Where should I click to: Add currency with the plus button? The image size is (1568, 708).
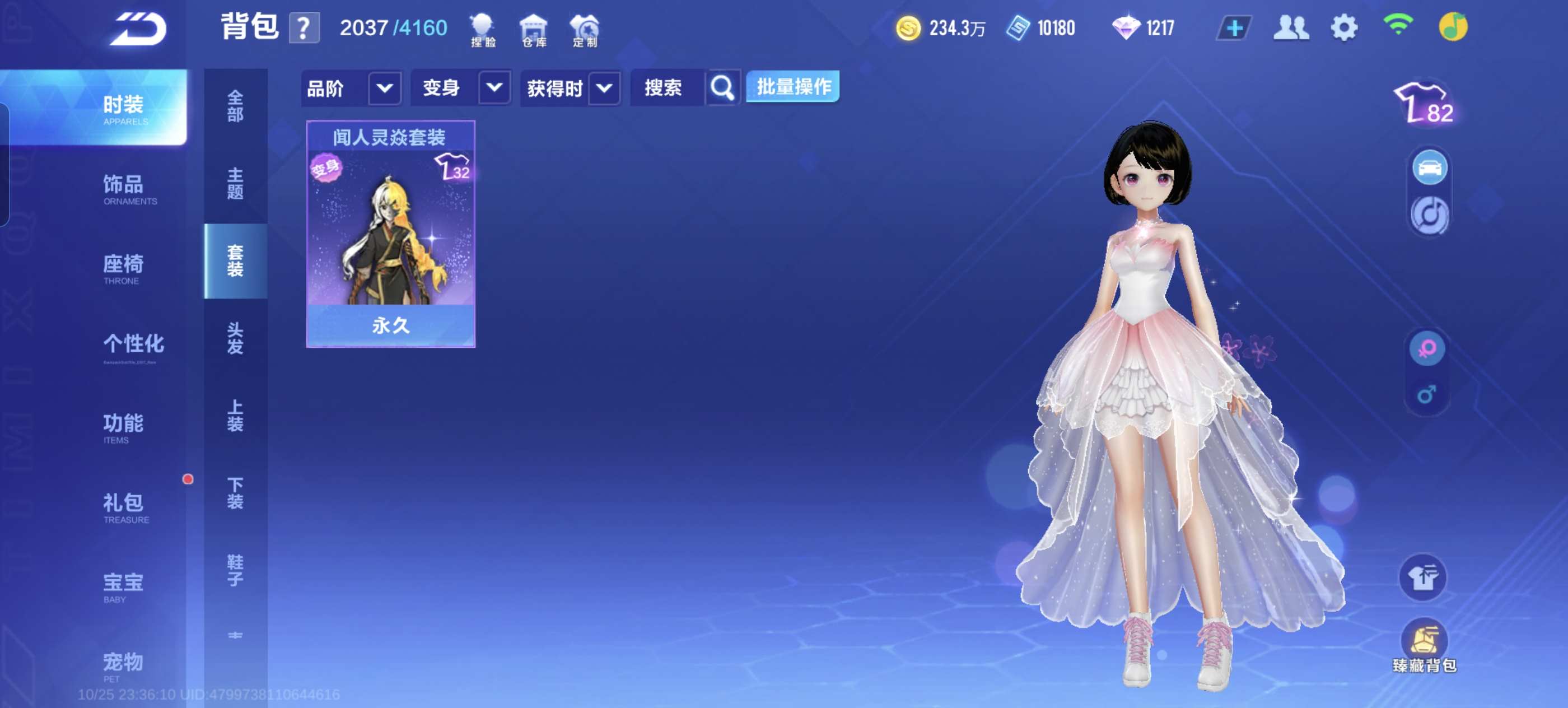[x=1233, y=29]
